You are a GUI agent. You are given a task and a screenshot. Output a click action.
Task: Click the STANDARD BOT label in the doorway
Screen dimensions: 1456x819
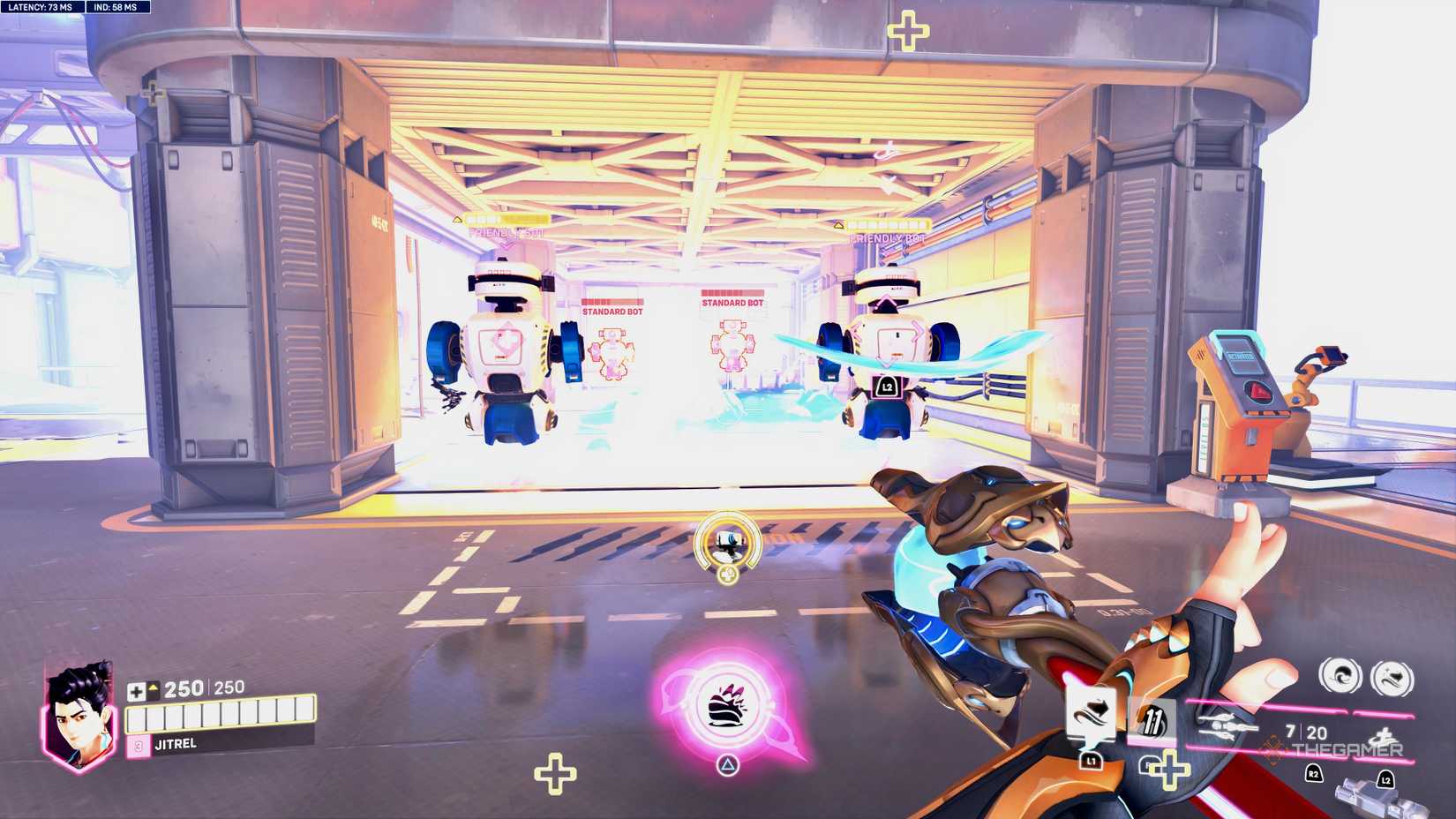(612, 311)
